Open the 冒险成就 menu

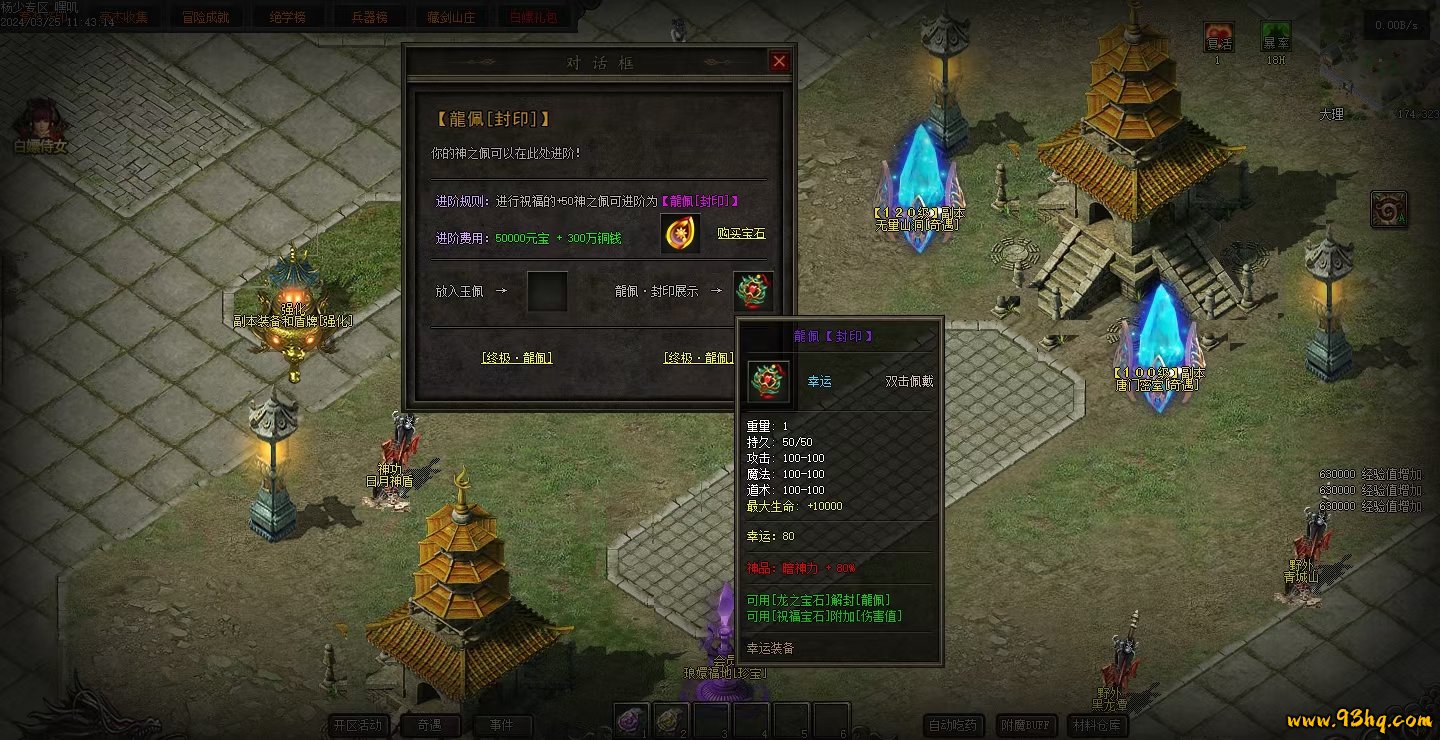[206, 17]
